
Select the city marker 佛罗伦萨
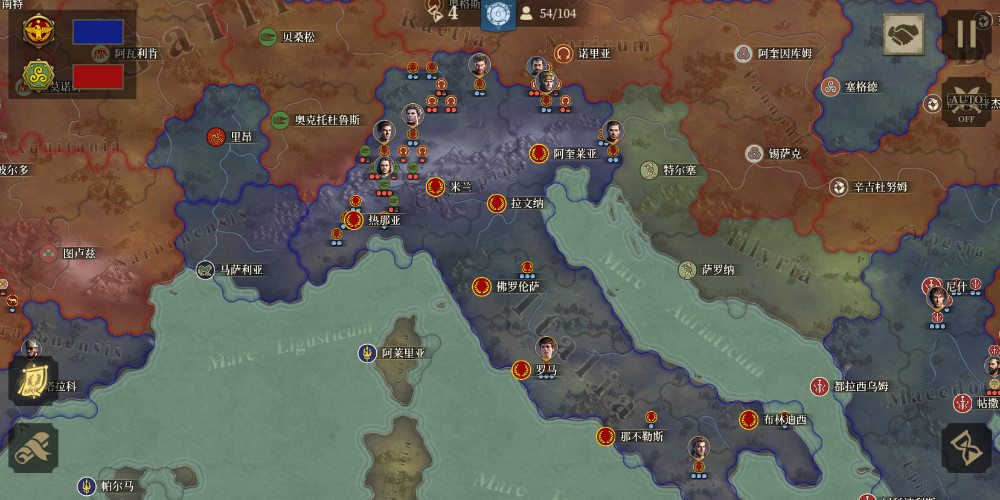pyautogui.click(x=482, y=287)
